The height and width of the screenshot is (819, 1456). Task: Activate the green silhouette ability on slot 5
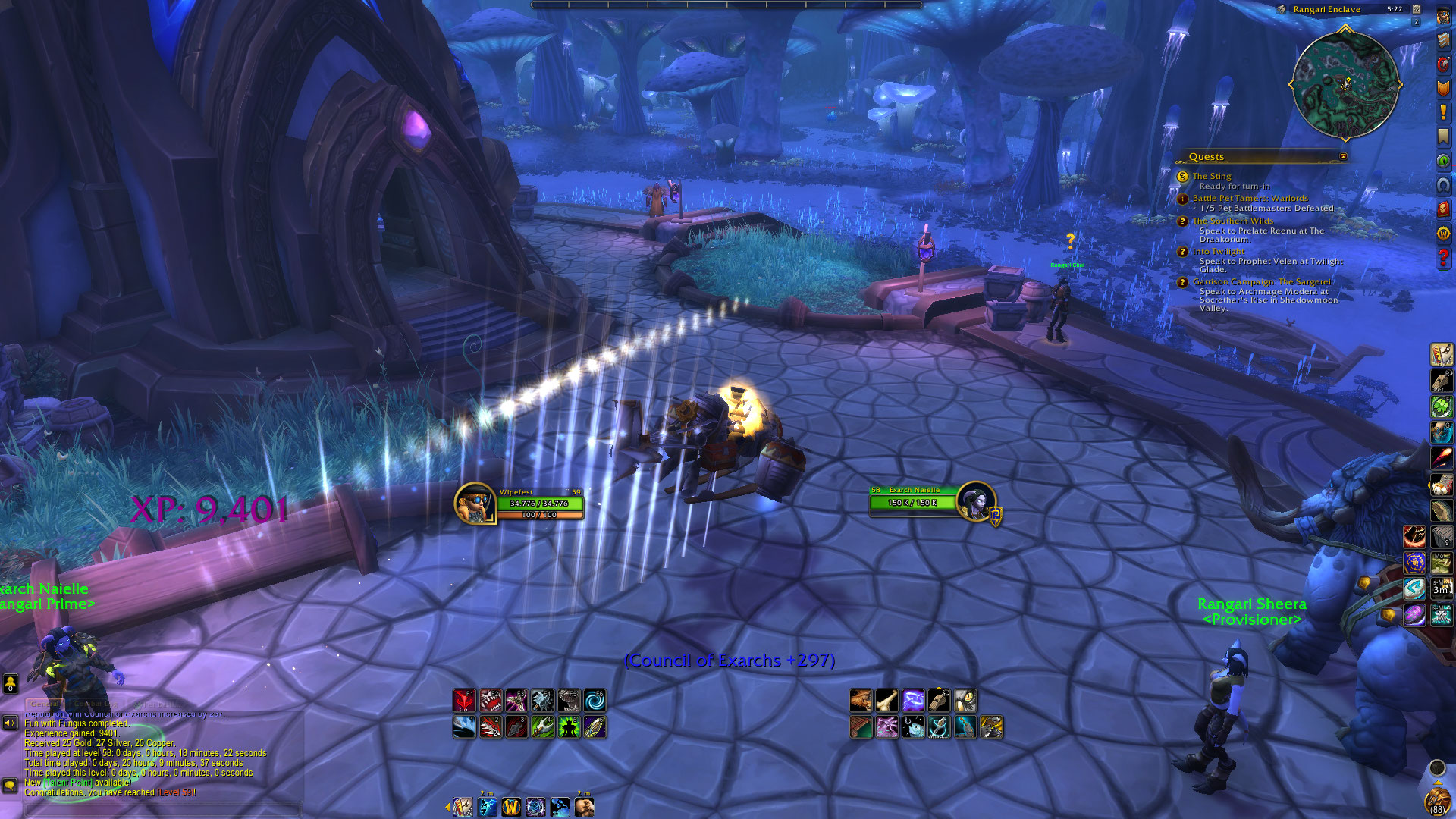pos(569,727)
